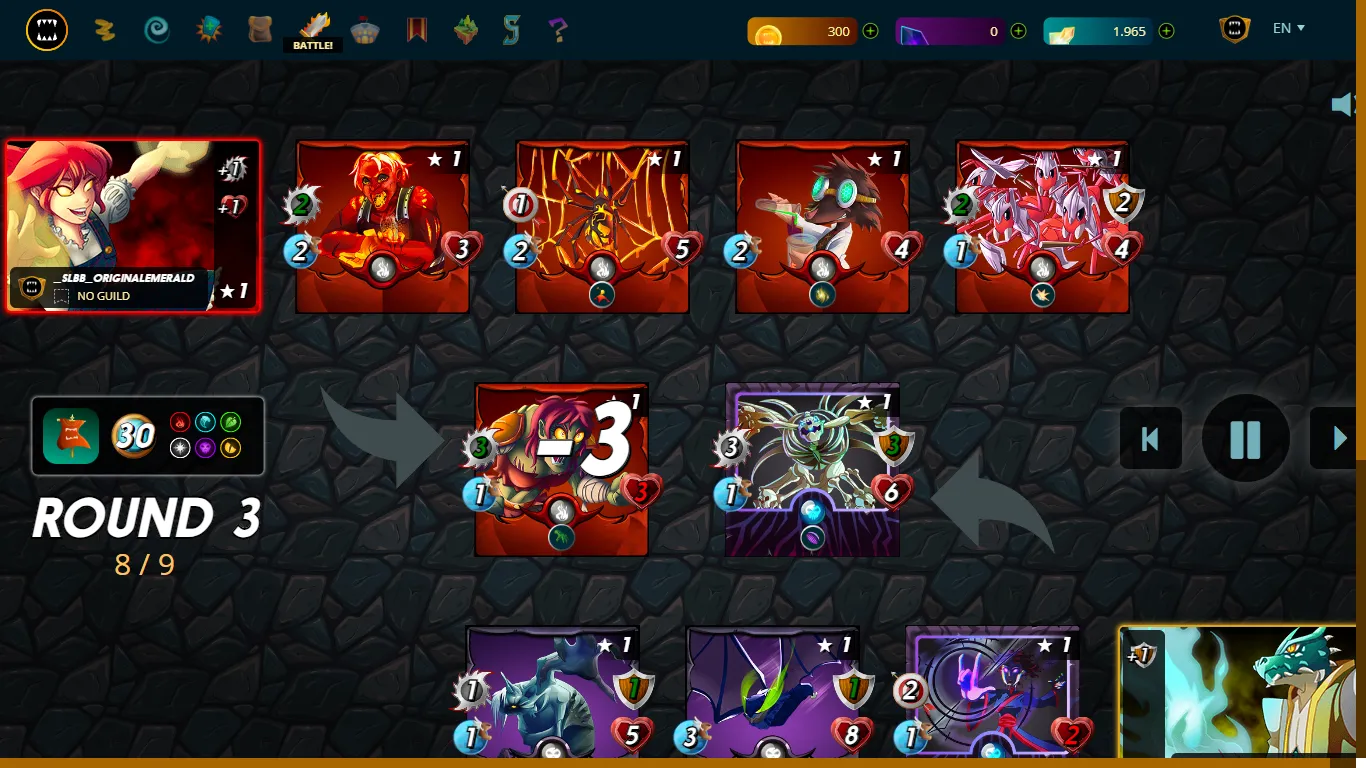Open the guild banner icon

coord(417,30)
